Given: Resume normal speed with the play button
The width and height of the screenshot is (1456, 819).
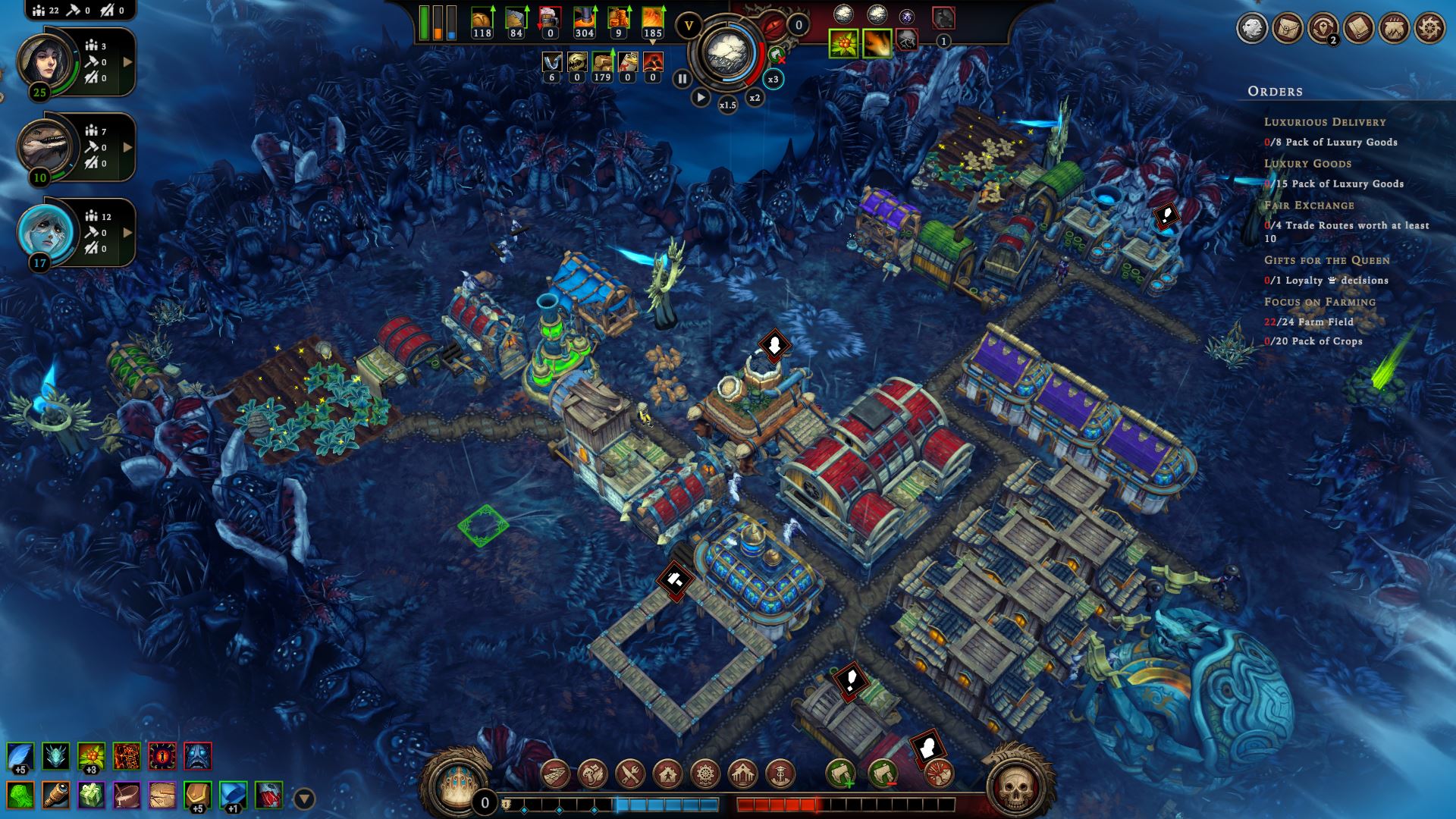Looking at the screenshot, I should coord(701,97).
